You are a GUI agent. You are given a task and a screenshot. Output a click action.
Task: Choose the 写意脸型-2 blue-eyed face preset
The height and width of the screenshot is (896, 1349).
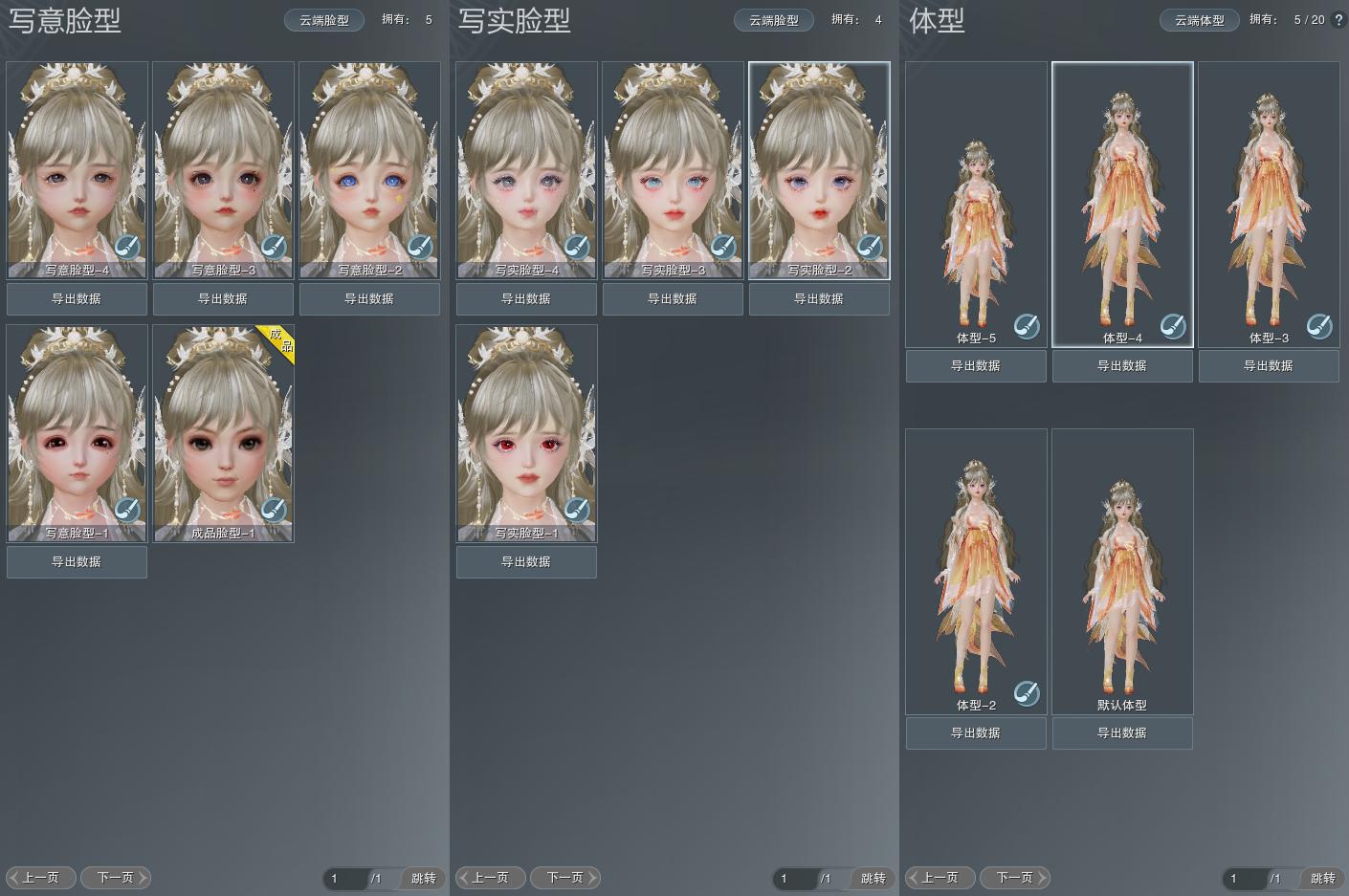tap(369, 163)
